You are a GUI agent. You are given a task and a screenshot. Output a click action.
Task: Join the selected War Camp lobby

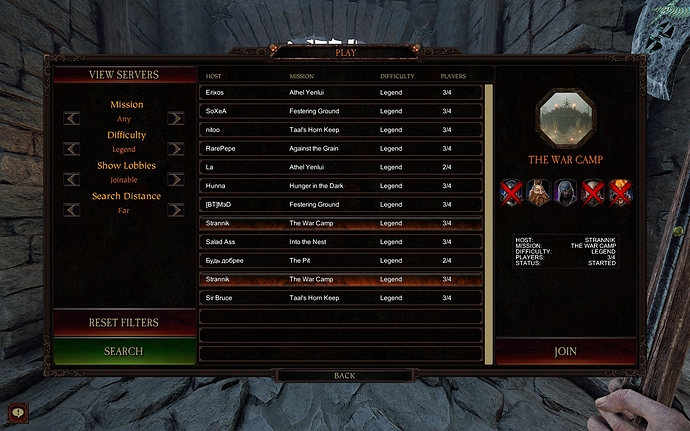tap(565, 352)
